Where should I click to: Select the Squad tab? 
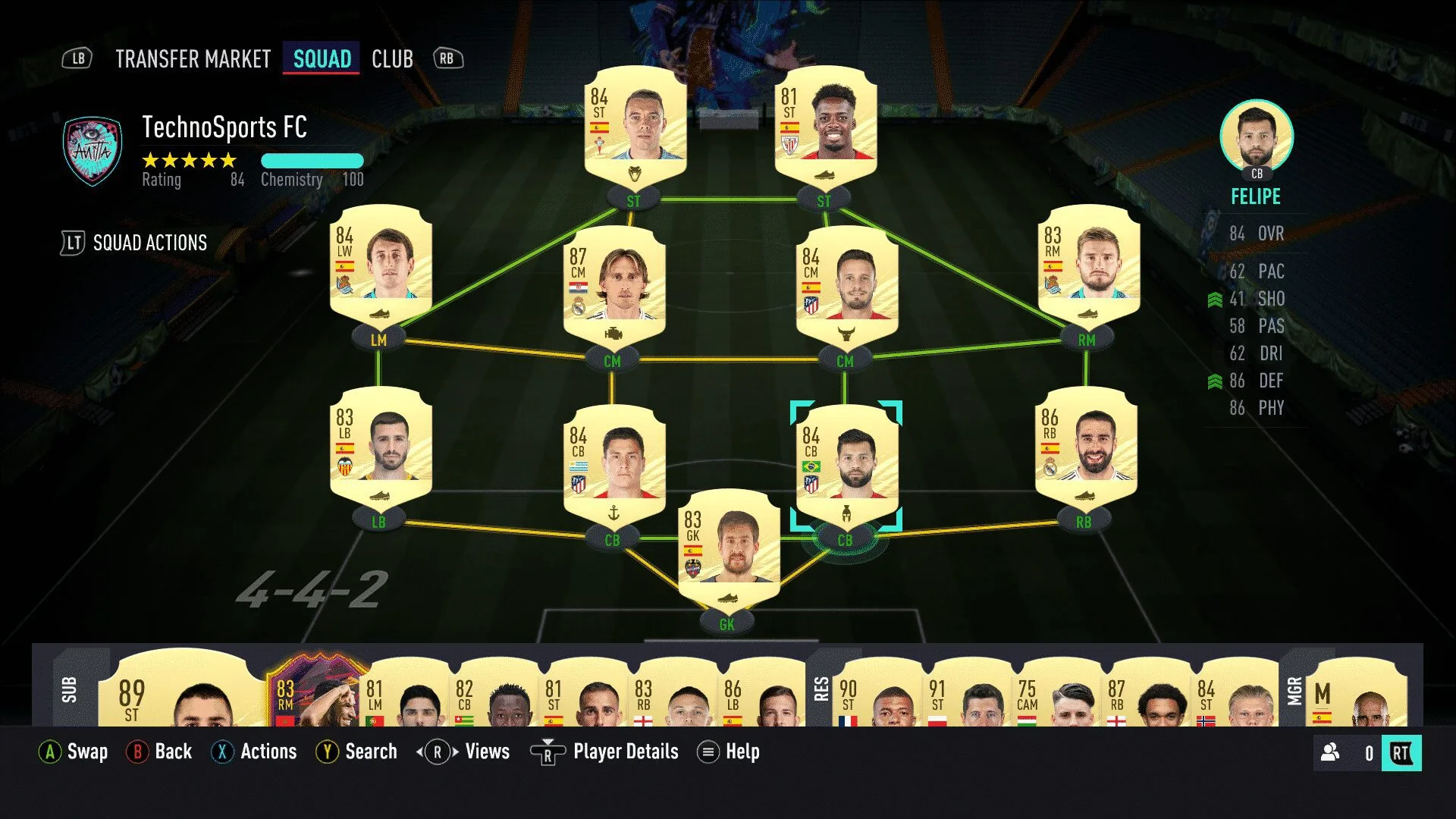[322, 59]
